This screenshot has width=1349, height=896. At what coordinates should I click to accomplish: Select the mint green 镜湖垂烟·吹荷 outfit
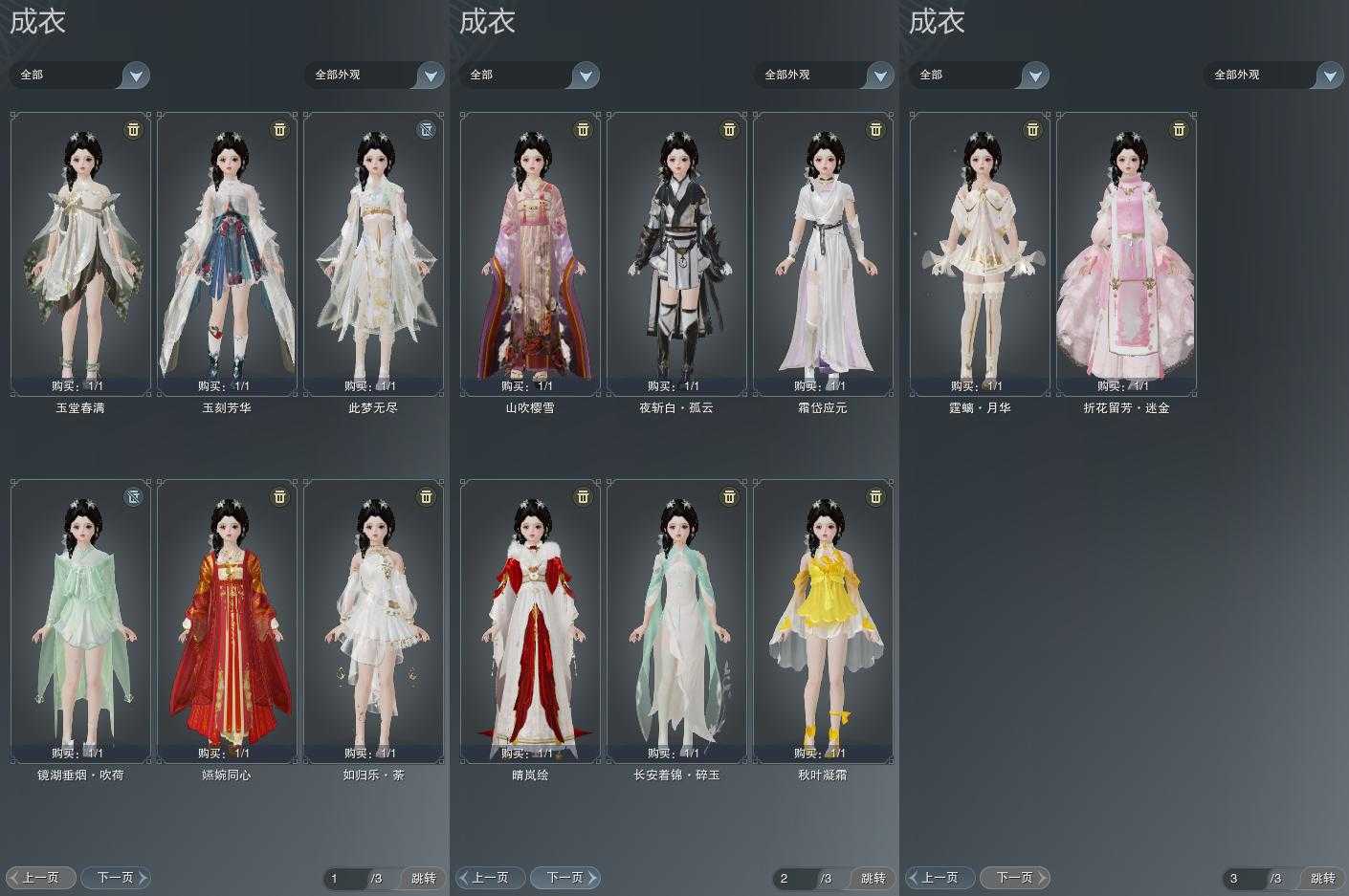[x=80, y=621]
